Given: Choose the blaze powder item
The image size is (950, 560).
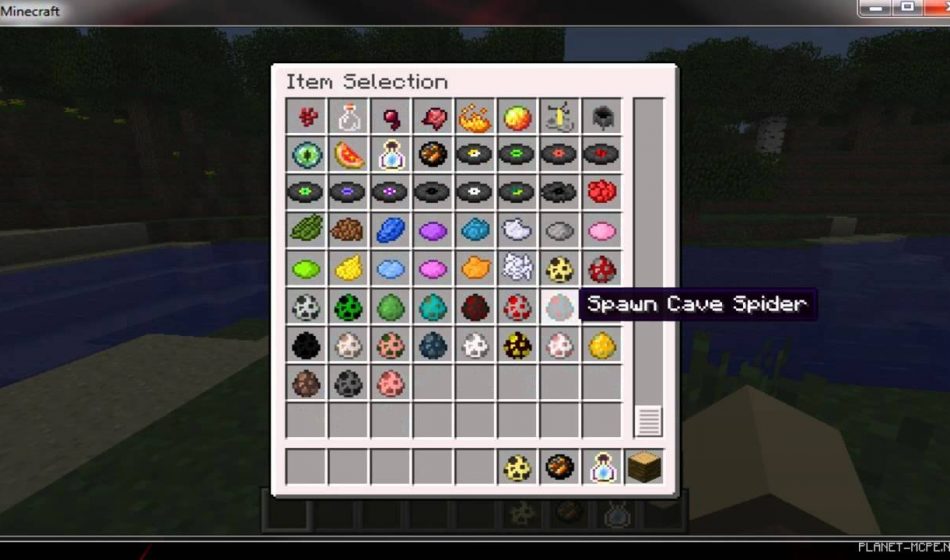Looking at the screenshot, I should (x=474, y=117).
